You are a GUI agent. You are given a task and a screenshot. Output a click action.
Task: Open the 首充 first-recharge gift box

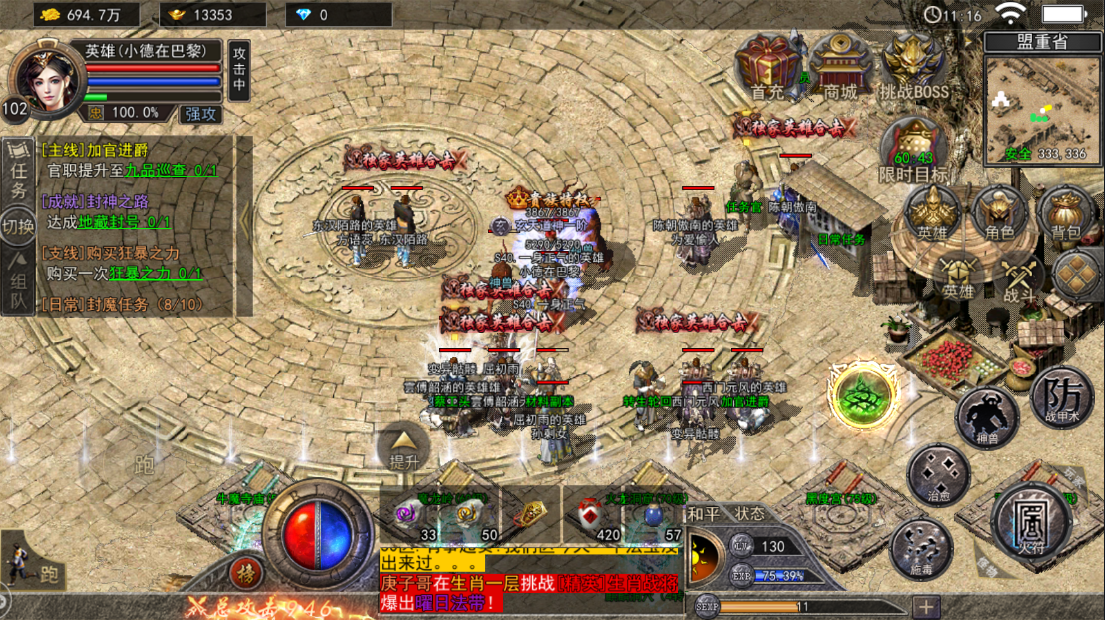tap(768, 66)
